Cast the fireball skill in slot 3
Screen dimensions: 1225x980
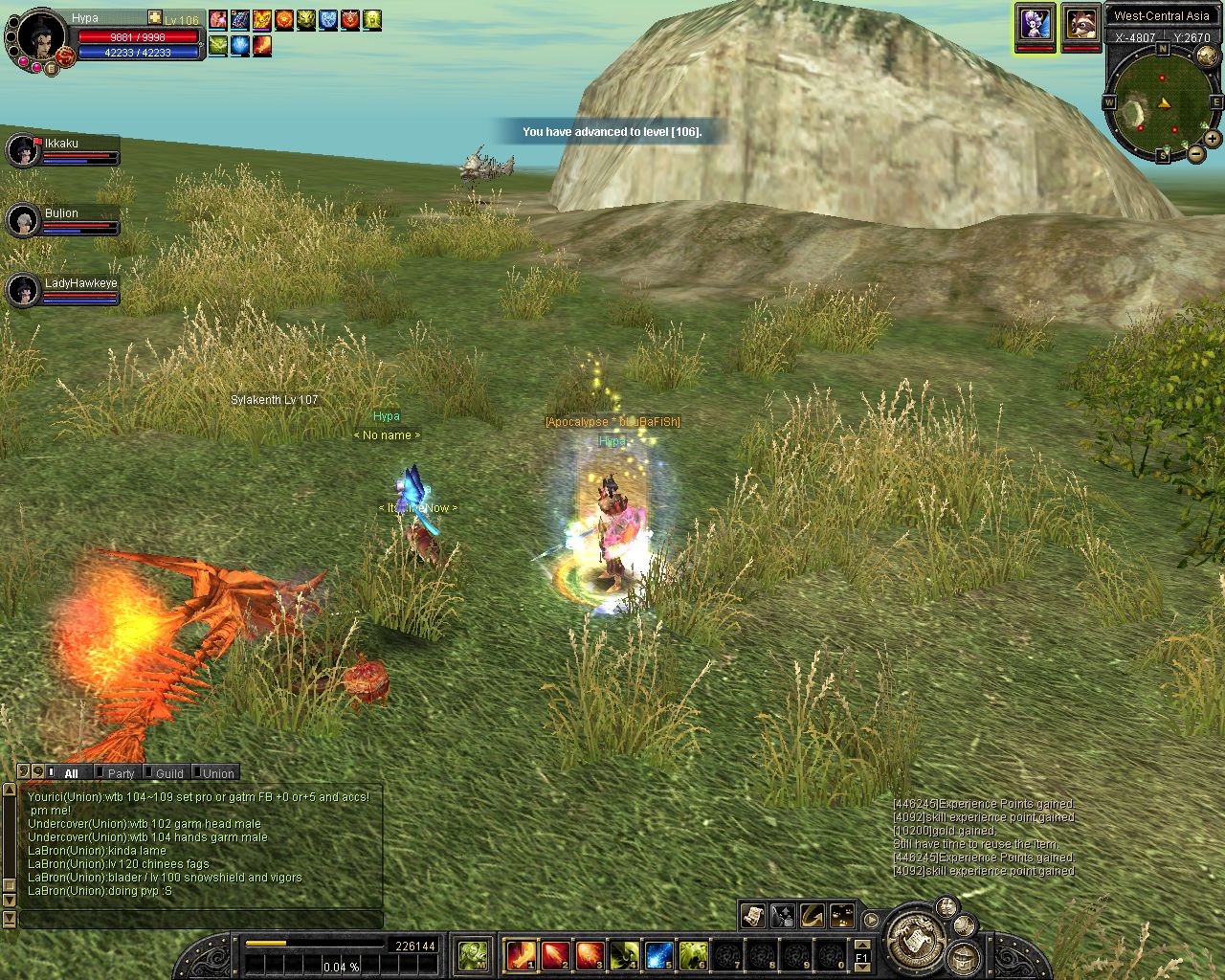(590, 954)
